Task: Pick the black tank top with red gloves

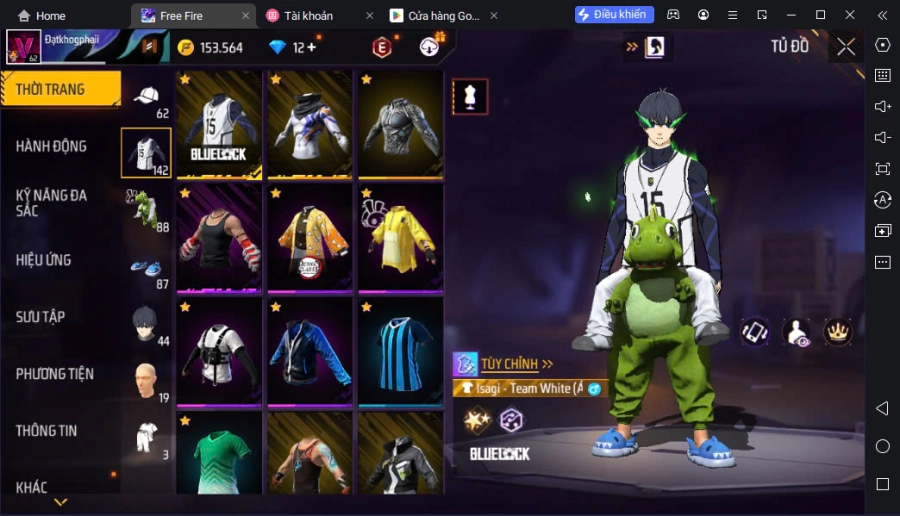Action: coord(219,238)
